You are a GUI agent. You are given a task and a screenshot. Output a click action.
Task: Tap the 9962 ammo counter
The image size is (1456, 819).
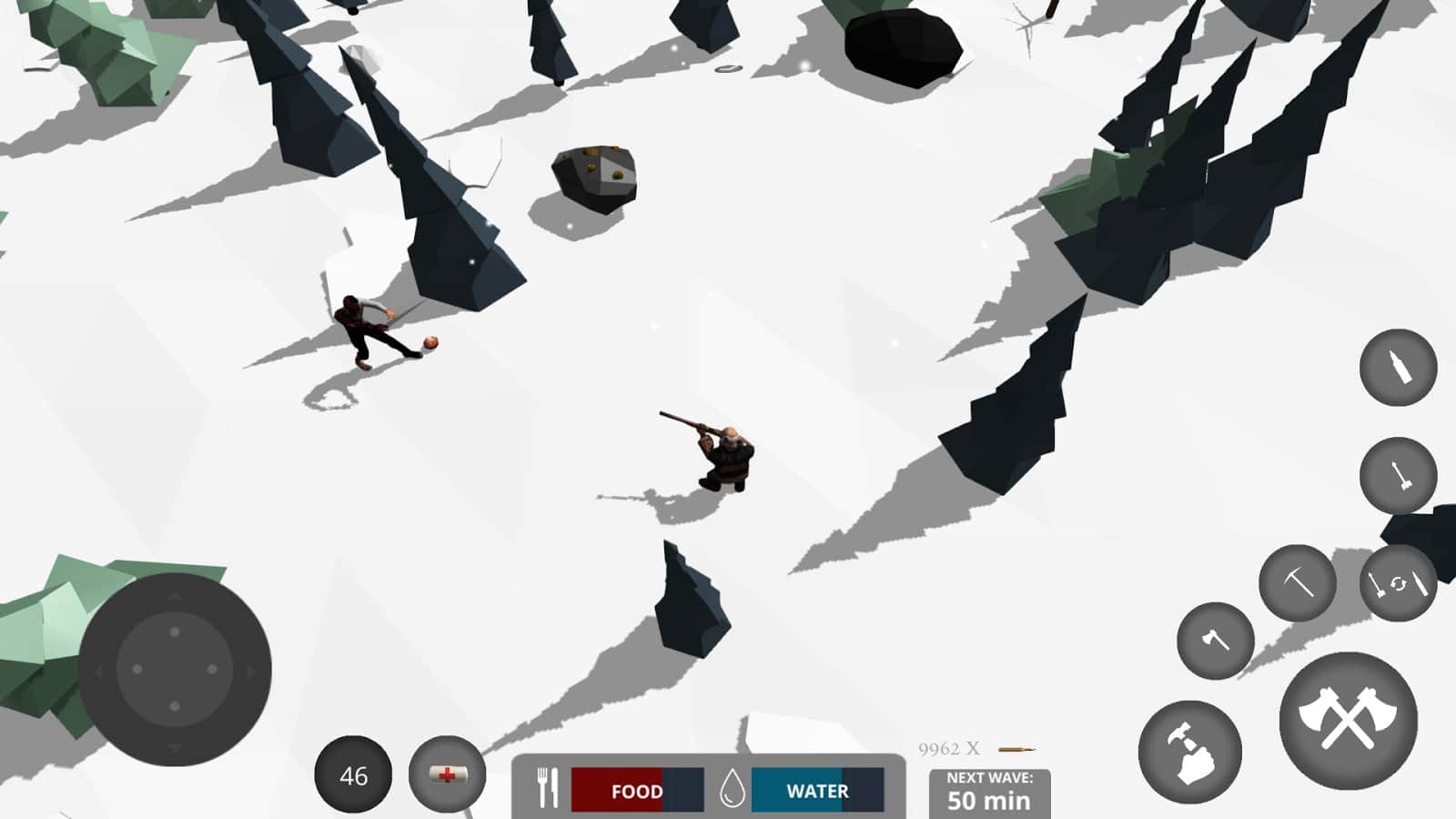[x=947, y=746]
